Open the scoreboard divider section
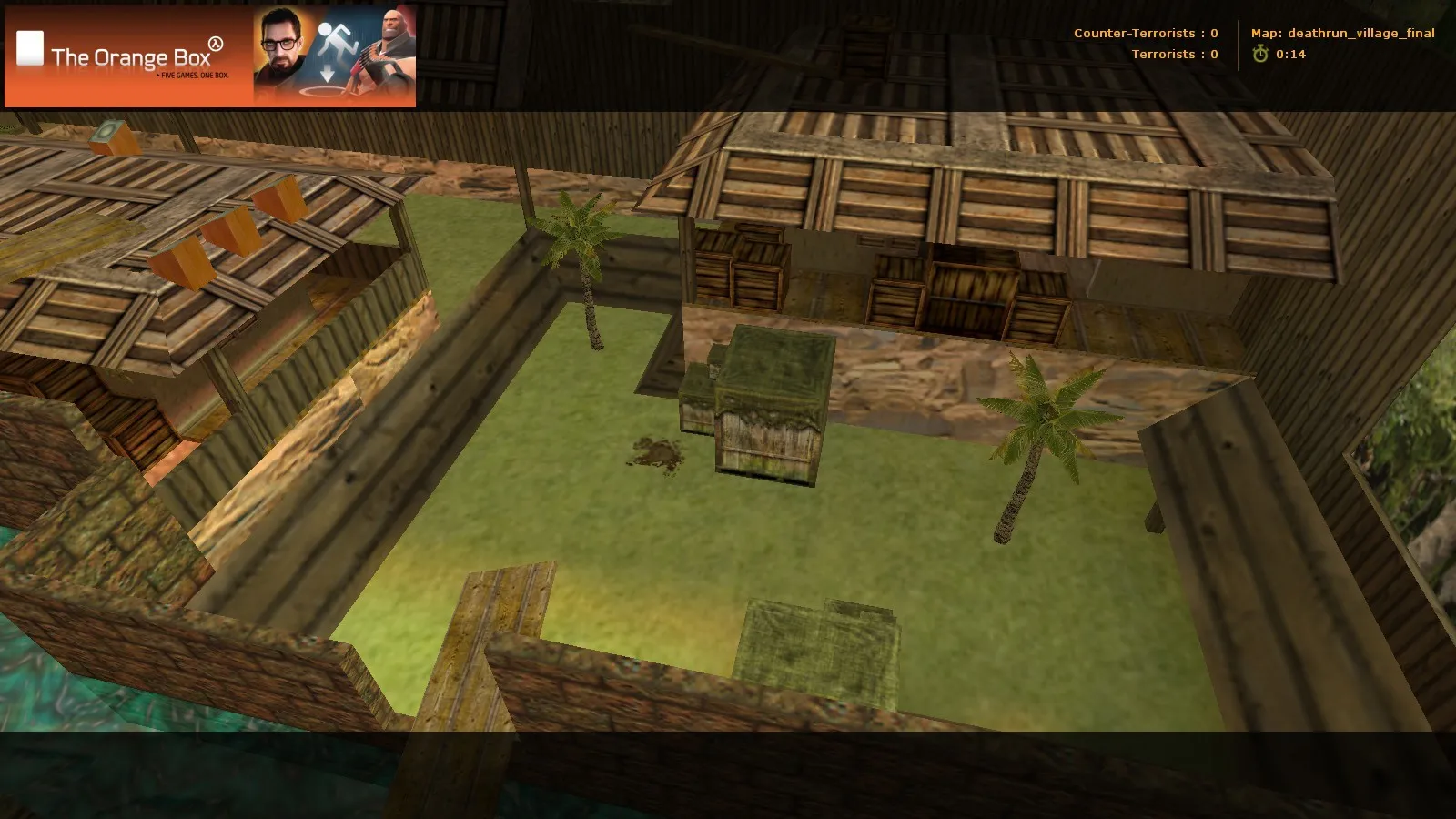 [1239, 44]
